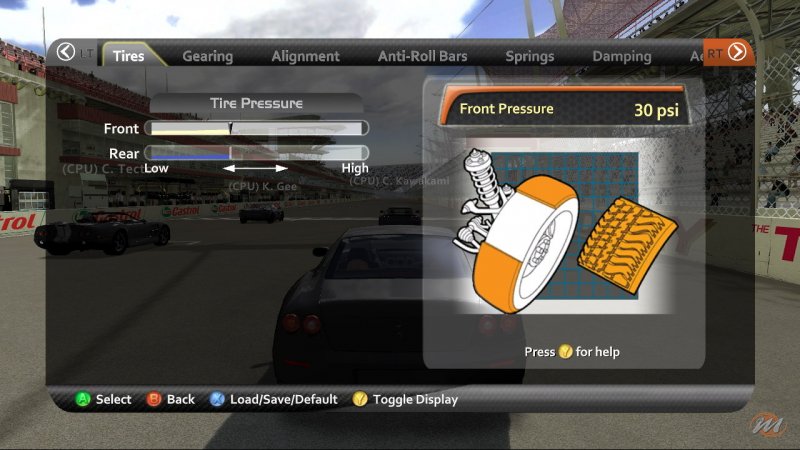
Task: Open the Gearing tab
Action: click(207, 56)
